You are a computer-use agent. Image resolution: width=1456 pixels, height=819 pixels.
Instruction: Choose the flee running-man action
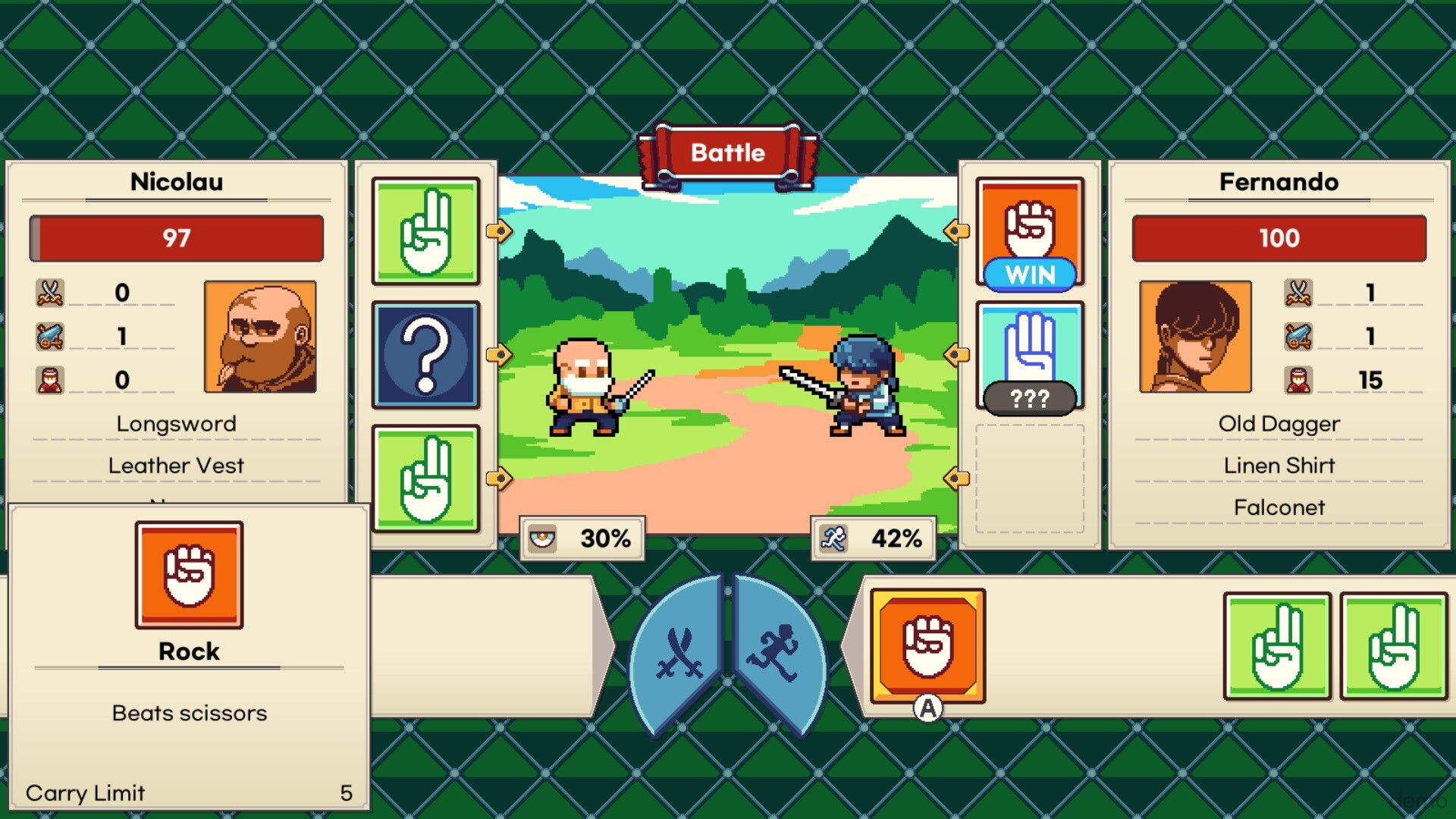(775, 654)
